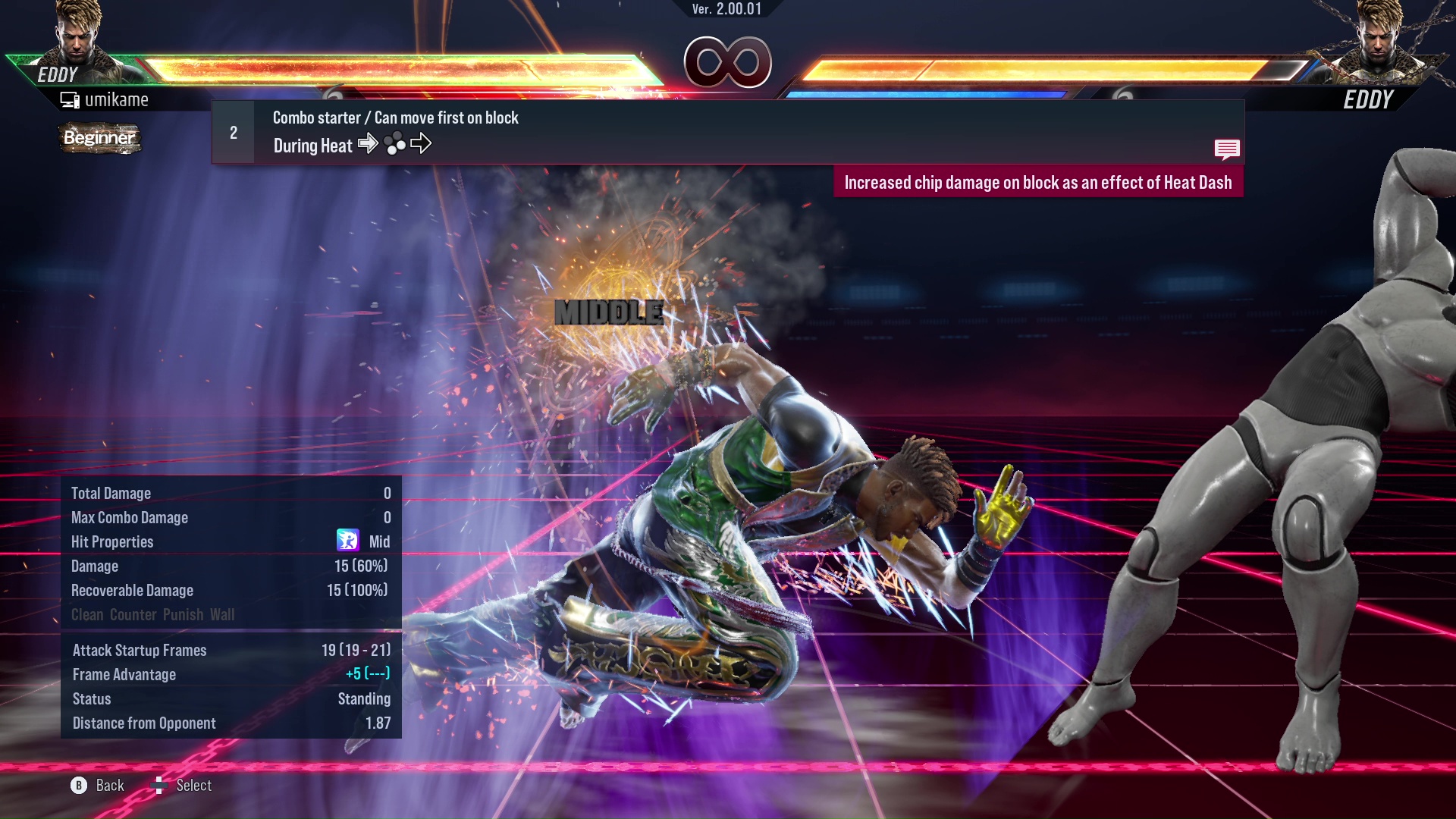Open the speech bubble comment icon
The width and height of the screenshot is (1456, 819).
1227,149
